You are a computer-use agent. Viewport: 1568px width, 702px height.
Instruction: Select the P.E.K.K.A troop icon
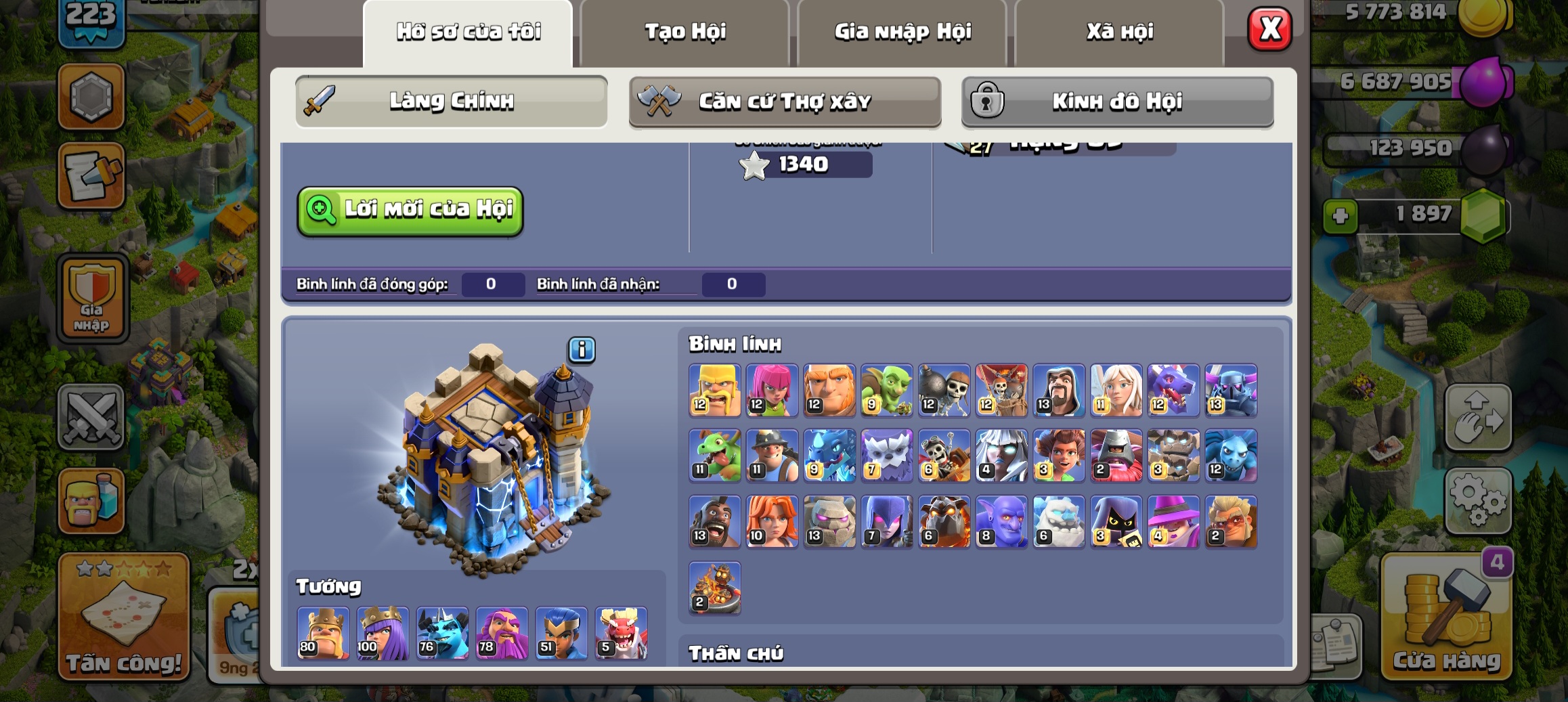[1230, 390]
